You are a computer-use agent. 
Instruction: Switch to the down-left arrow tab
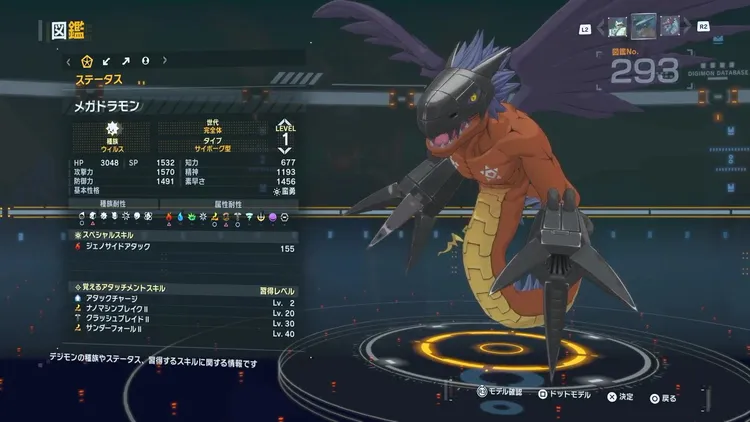tap(107, 61)
